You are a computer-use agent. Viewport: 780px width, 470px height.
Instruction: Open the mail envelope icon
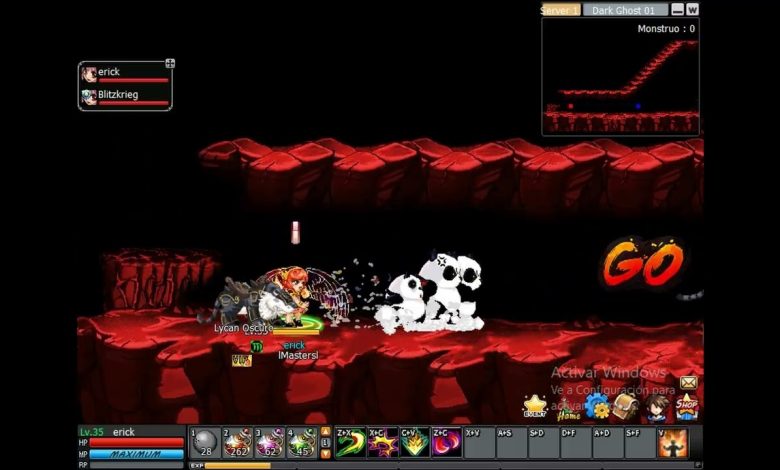689,383
